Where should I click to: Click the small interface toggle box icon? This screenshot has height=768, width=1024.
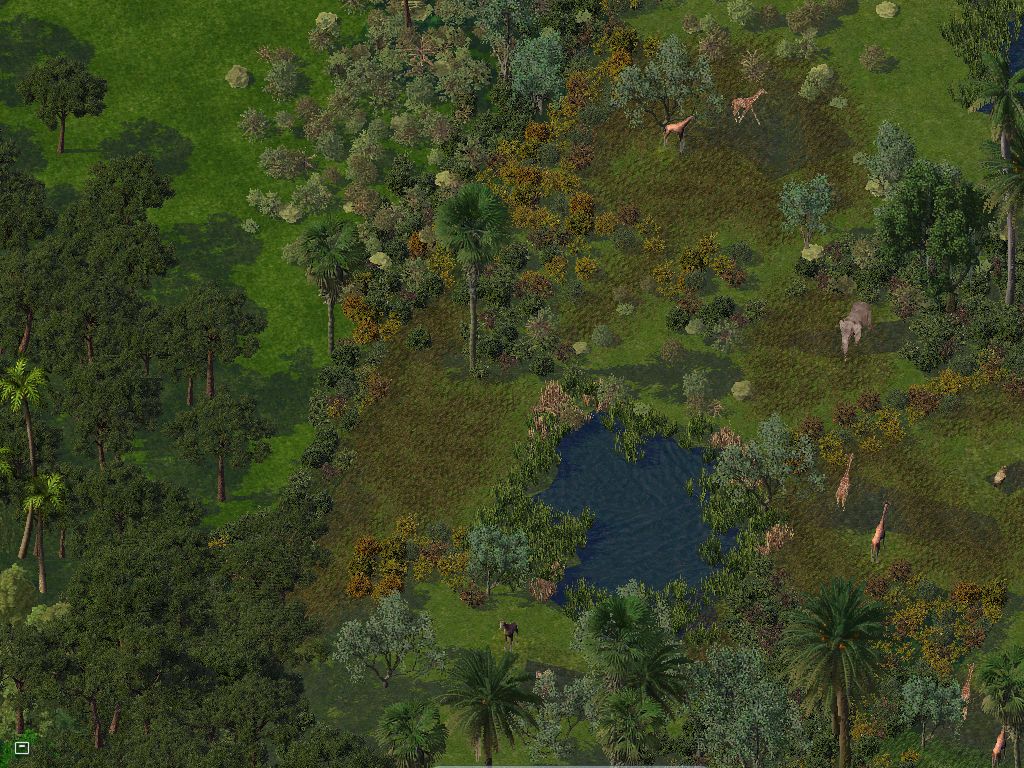coord(22,747)
